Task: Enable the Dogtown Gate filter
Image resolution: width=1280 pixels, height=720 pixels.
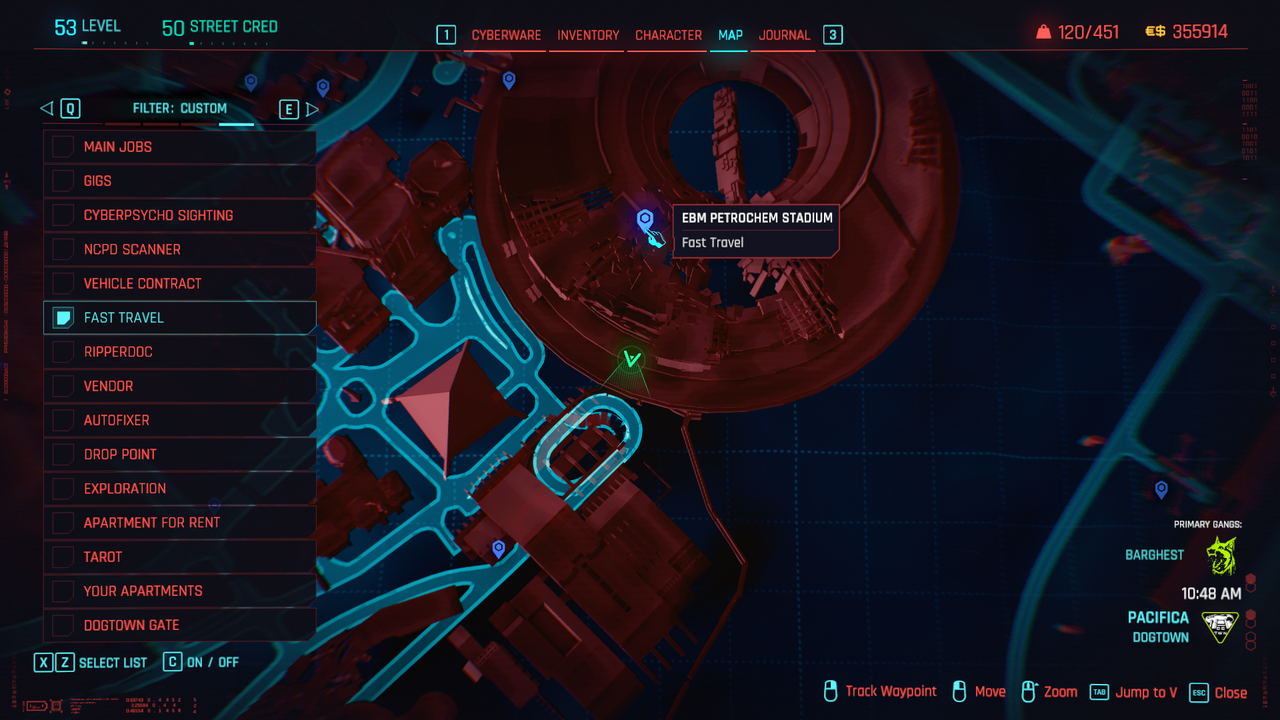Action: (63, 625)
